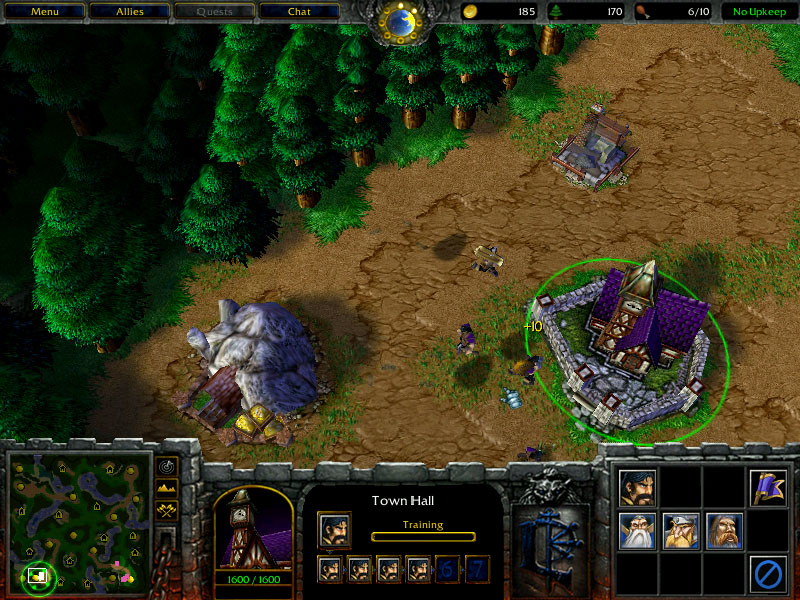Train a Peasant from the command card
This screenshot has width=800, height=600.
pos(637,487)
